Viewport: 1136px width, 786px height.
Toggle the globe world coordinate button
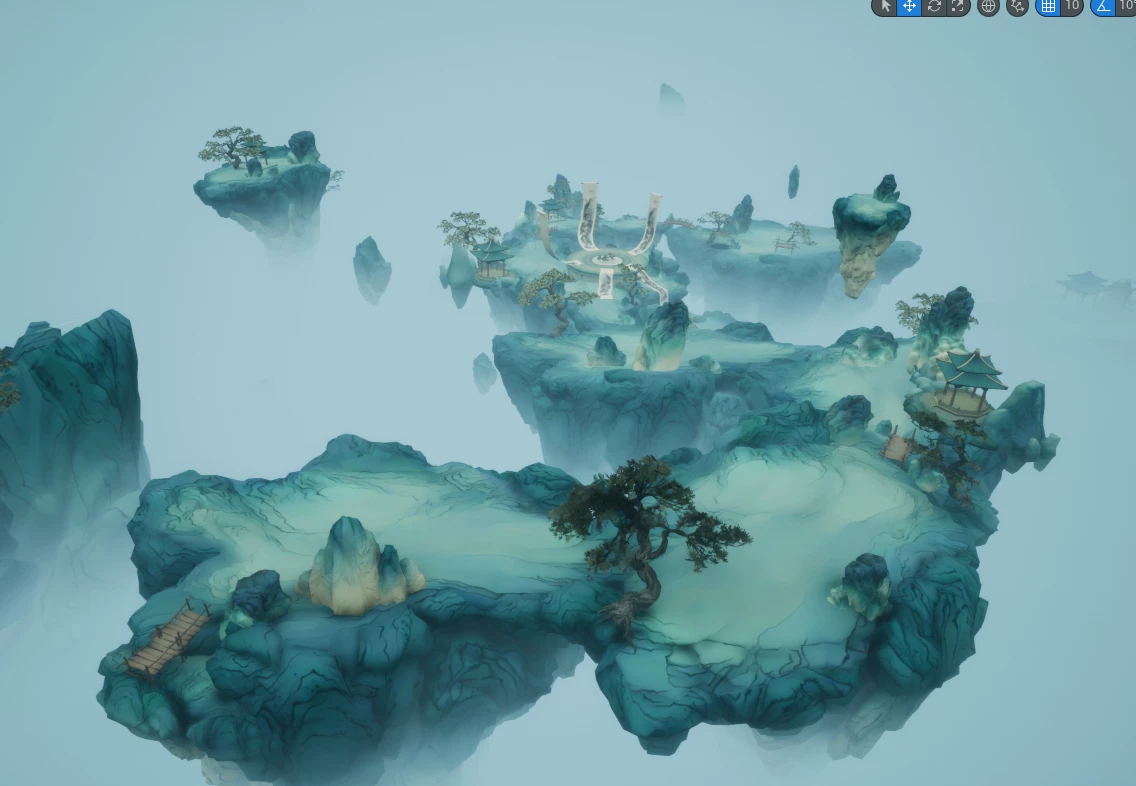(988, 6)
